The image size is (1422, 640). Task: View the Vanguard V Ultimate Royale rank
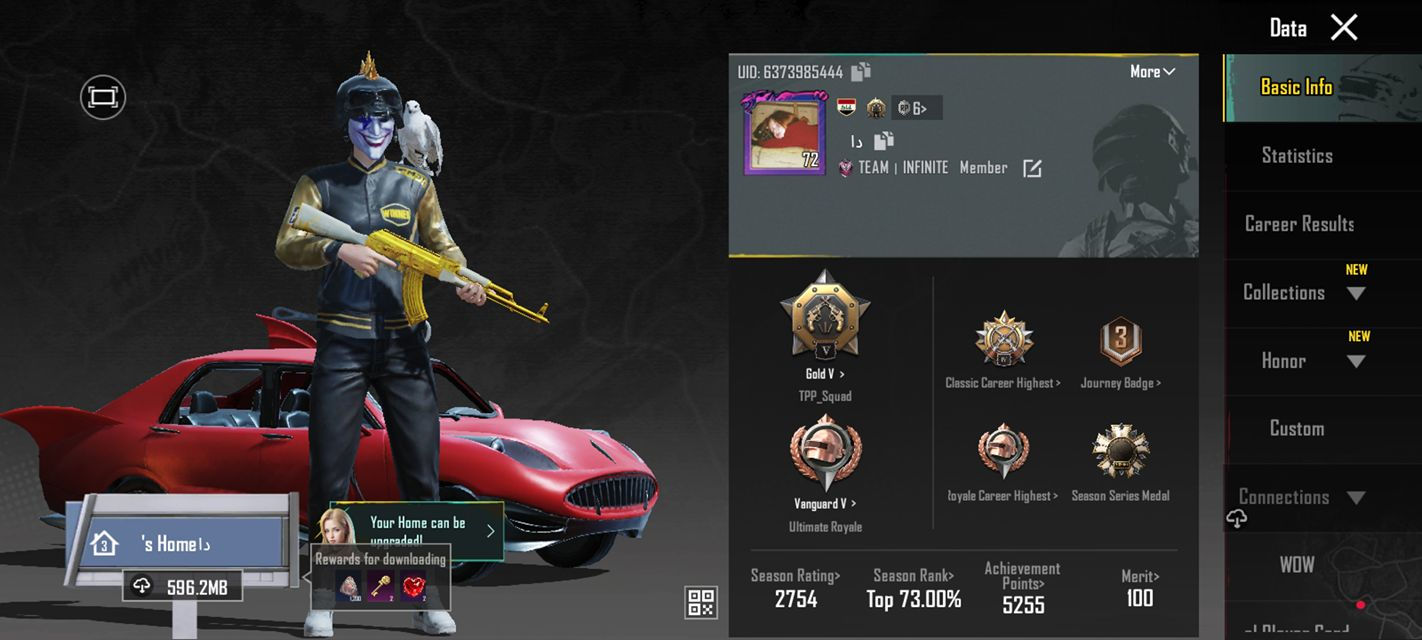click(x=825, y=455)
